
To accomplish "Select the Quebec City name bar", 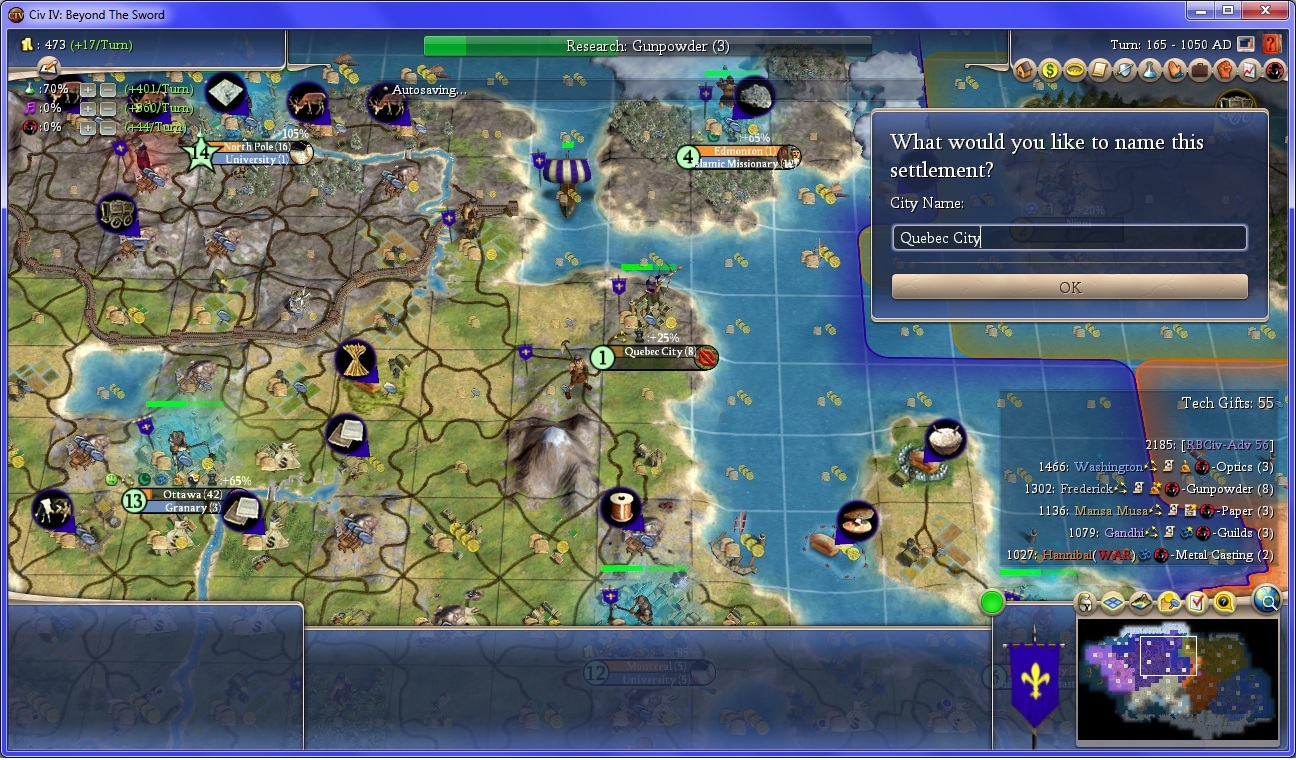I will click(657, 353).
